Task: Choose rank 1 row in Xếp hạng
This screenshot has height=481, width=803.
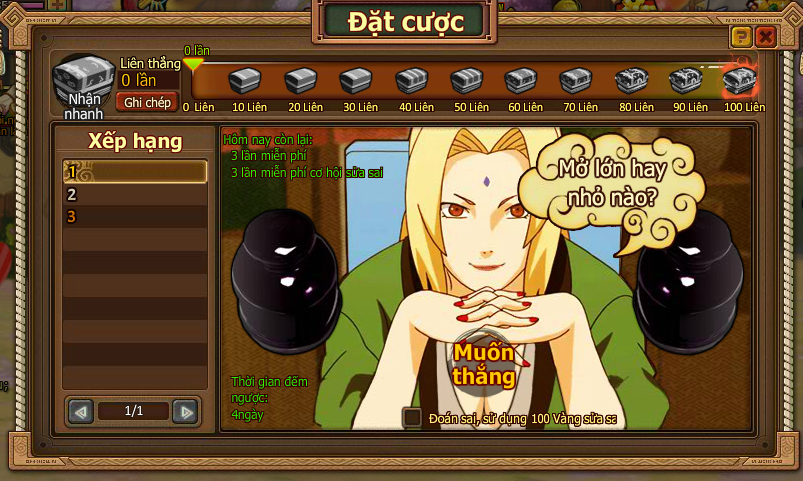Action: [135, 172]
